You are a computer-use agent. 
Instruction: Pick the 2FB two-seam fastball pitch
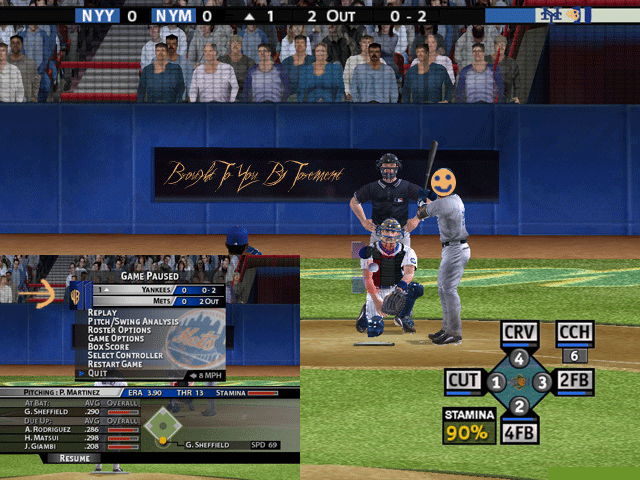pyautogui.click(x=575, y=381)
